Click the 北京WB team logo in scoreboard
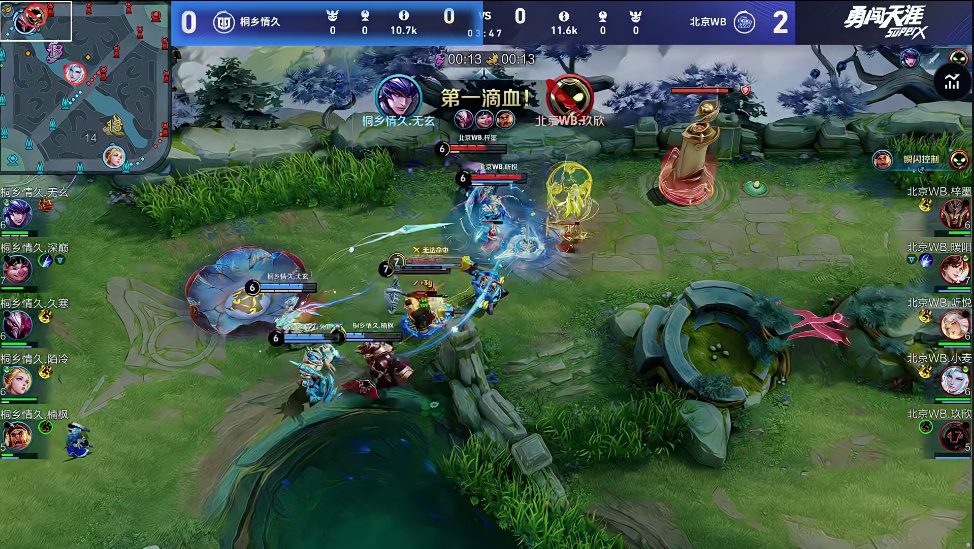This screenshot has height=549, width=974. (745, 22)
